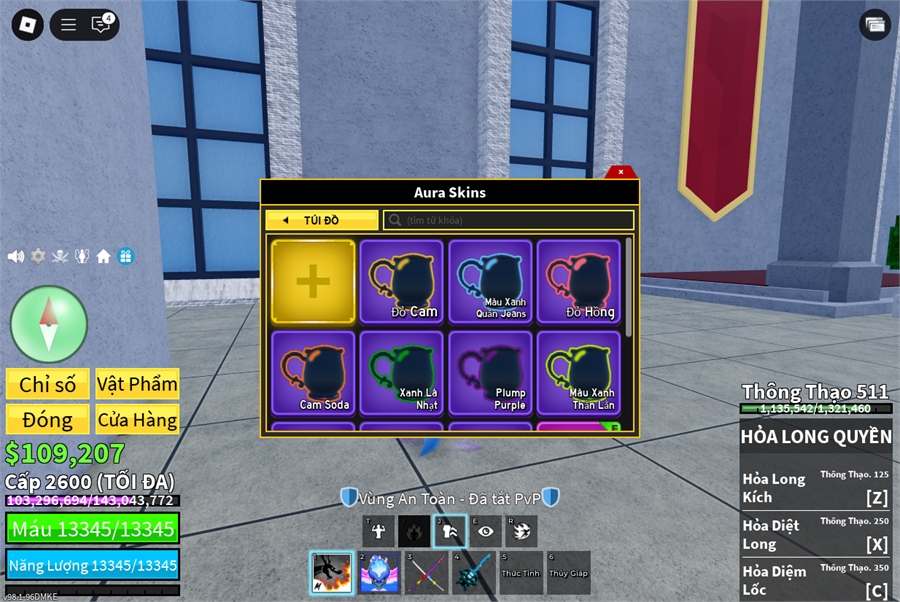The image size is (900, 602).
Task: Open the Cửa Hàng shop
Action: (138, 420)
